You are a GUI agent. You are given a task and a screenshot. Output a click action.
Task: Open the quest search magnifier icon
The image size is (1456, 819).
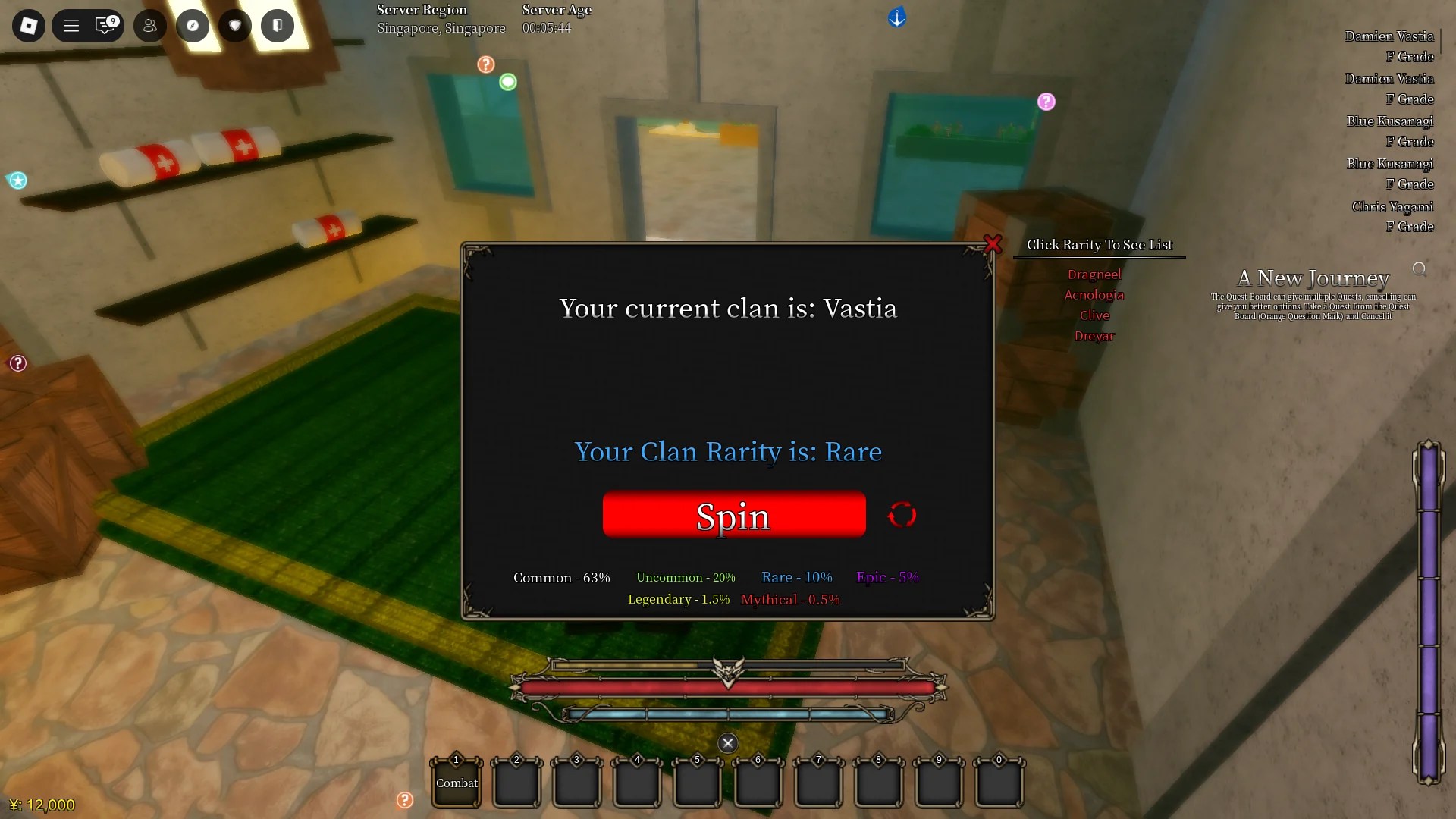pyautogui.click(x=1418, y=268)
